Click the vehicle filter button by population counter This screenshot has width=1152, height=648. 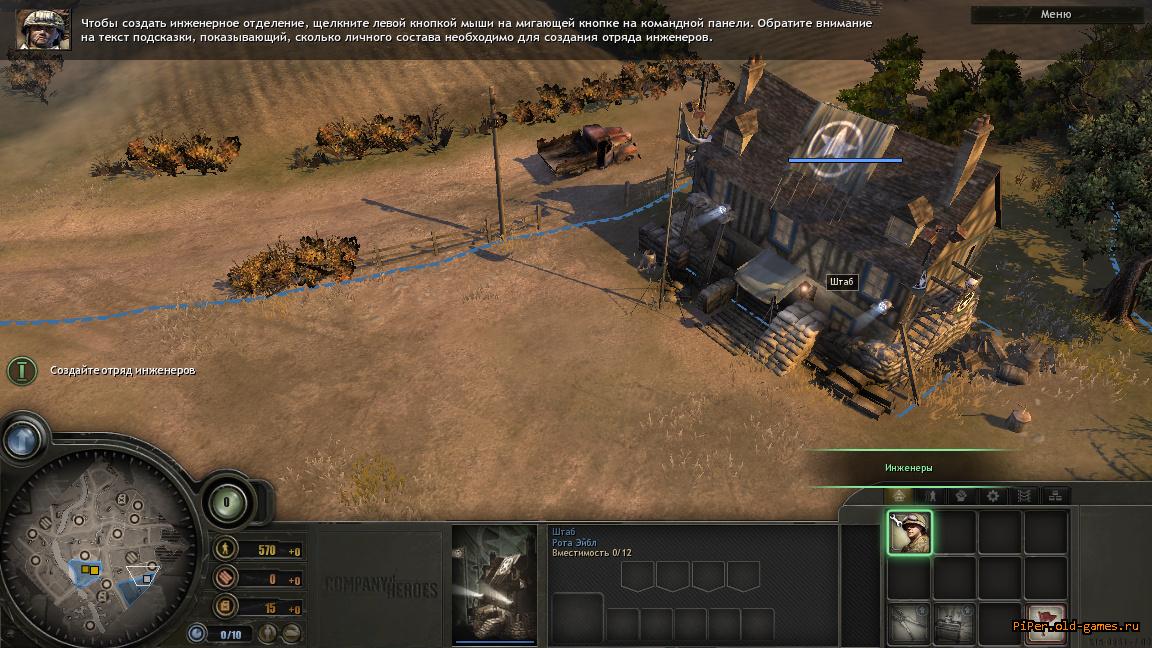pyautogui.click(x=291, y=633)
